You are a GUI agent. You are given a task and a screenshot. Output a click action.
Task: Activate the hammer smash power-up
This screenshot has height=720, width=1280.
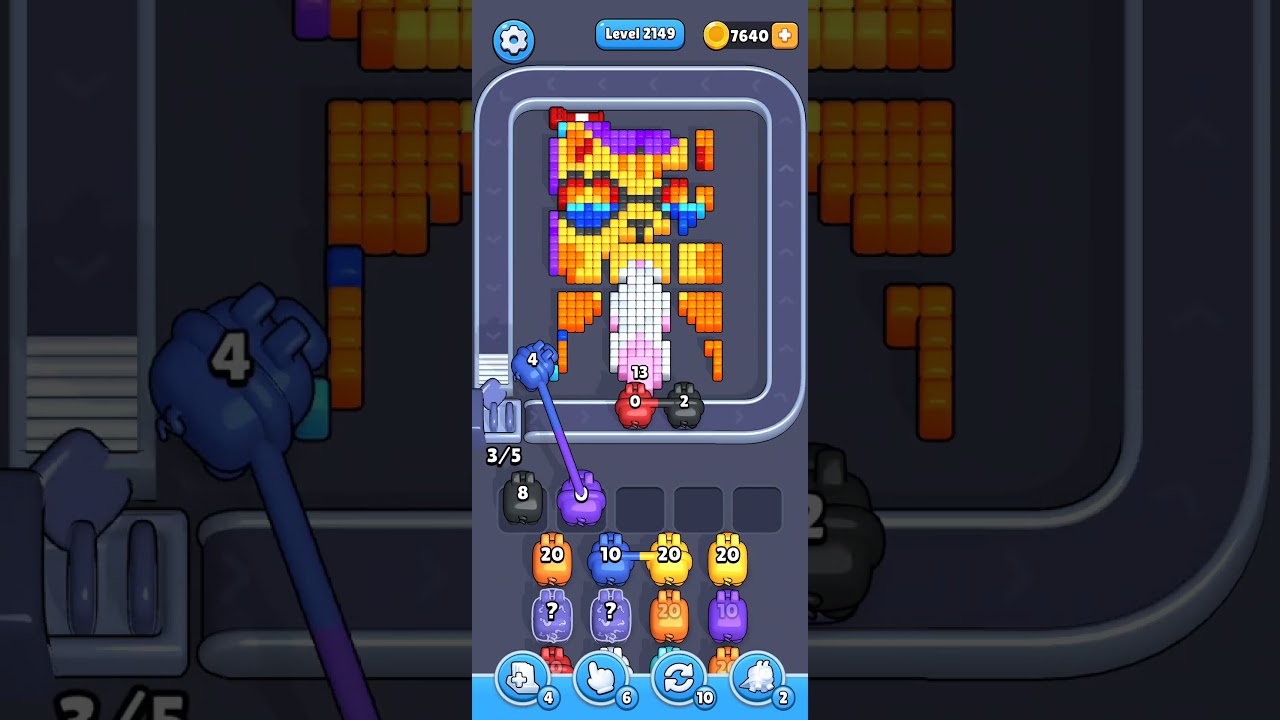pyautogui.click(x=758, y=678)
